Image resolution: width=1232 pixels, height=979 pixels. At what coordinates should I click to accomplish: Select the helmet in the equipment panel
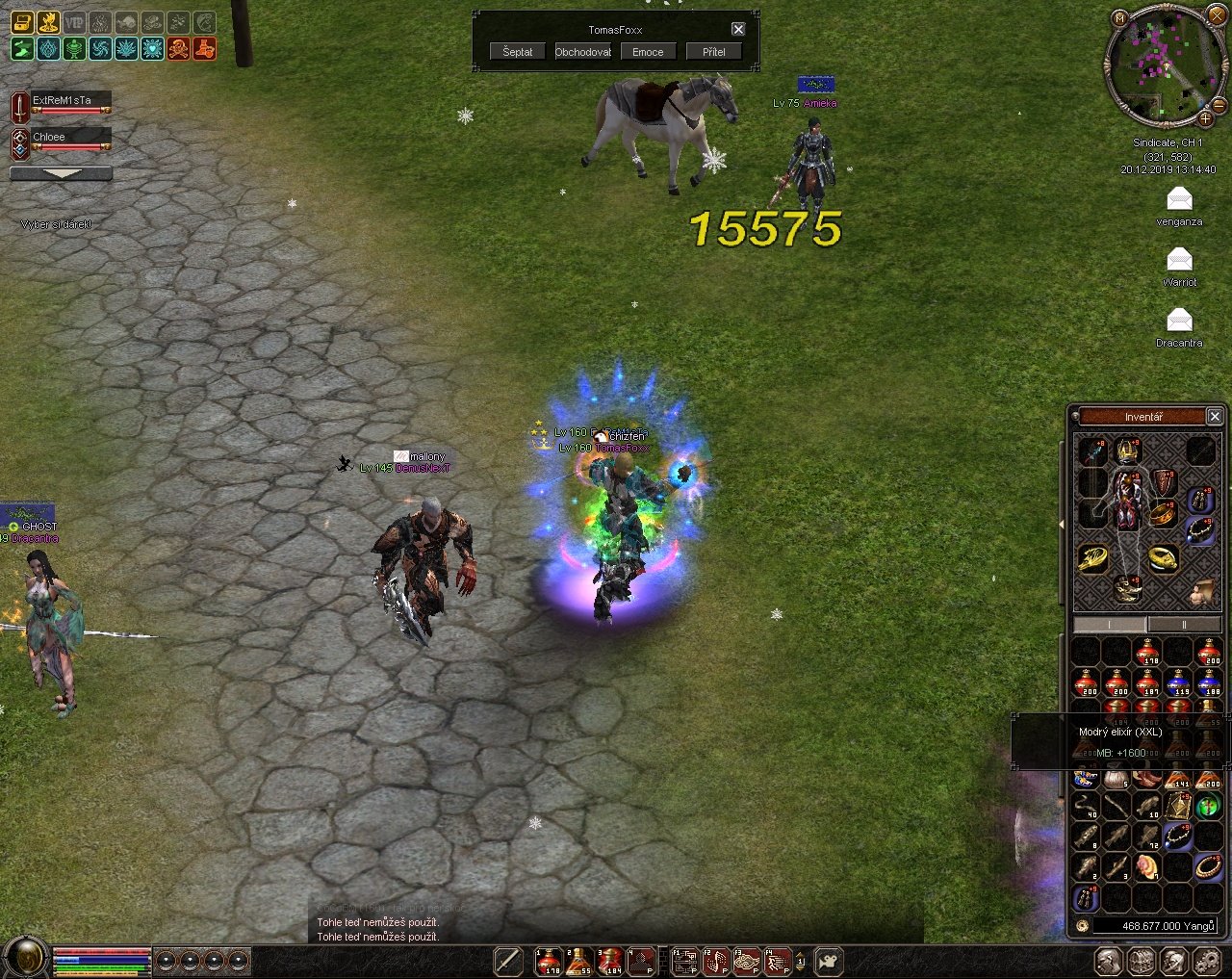coord(1127,451)
